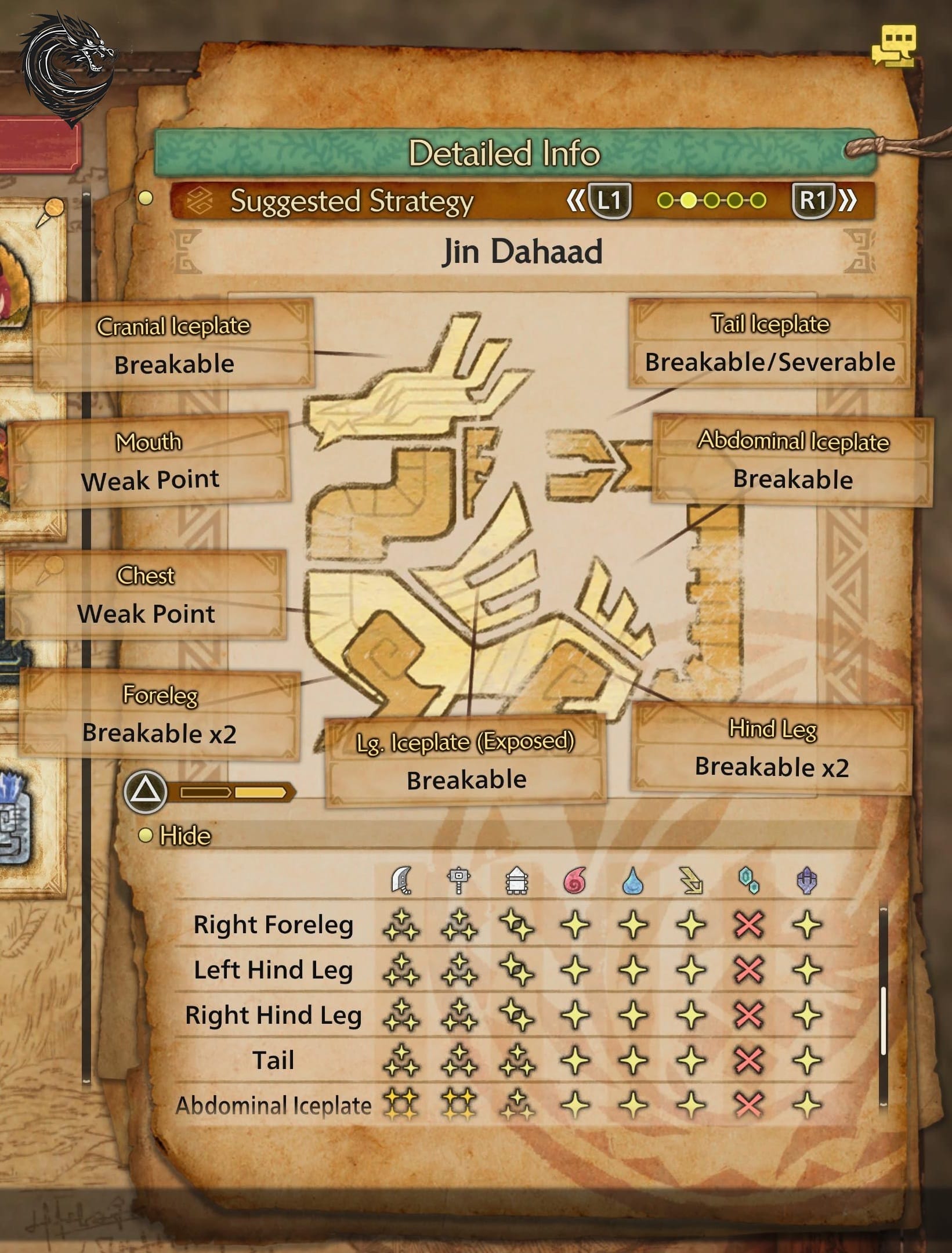Select the fire element column icon

click(574, 881)
